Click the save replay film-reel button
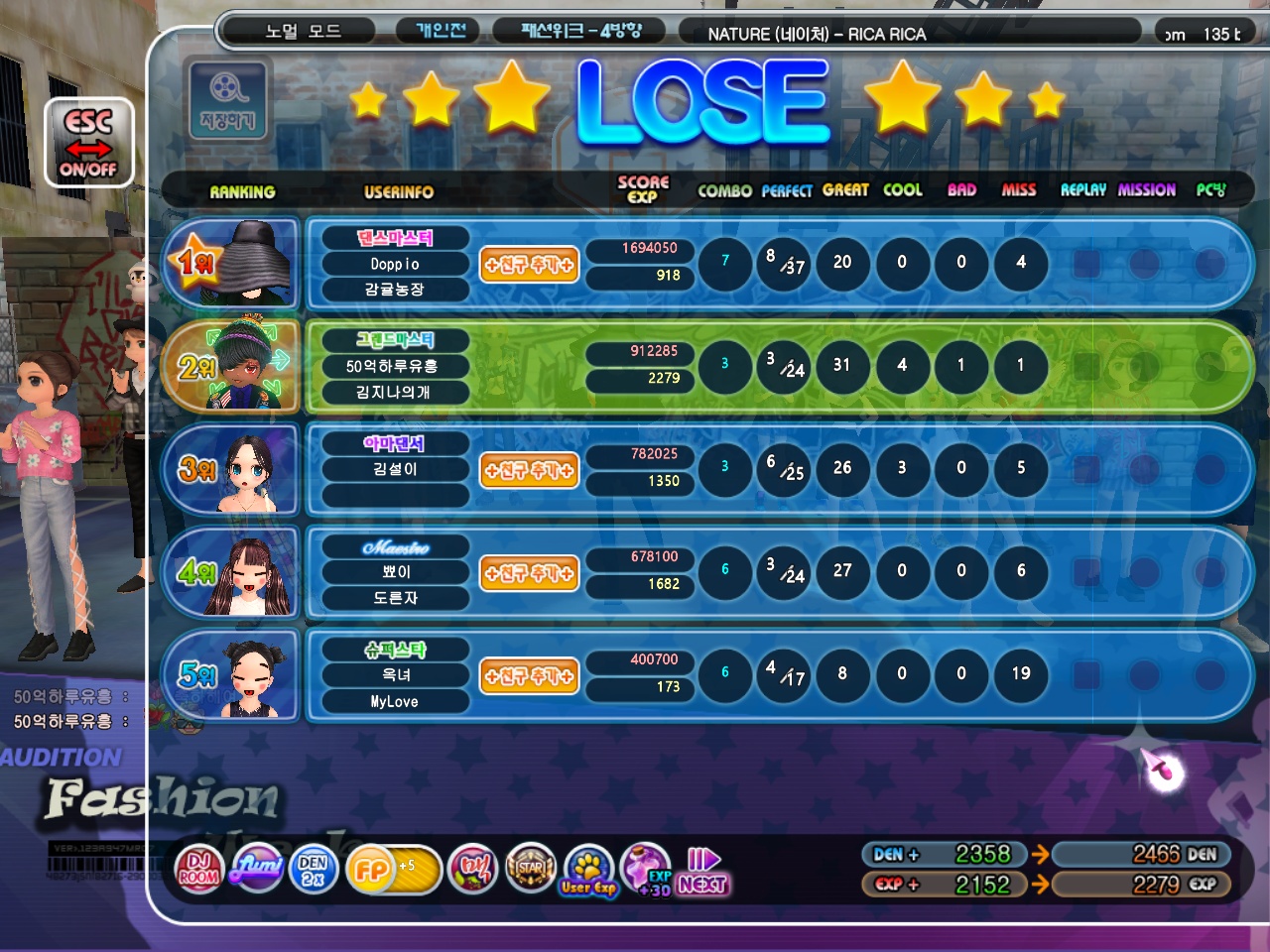Screen dimensions: 1270x952 click(x=227, y=98)
